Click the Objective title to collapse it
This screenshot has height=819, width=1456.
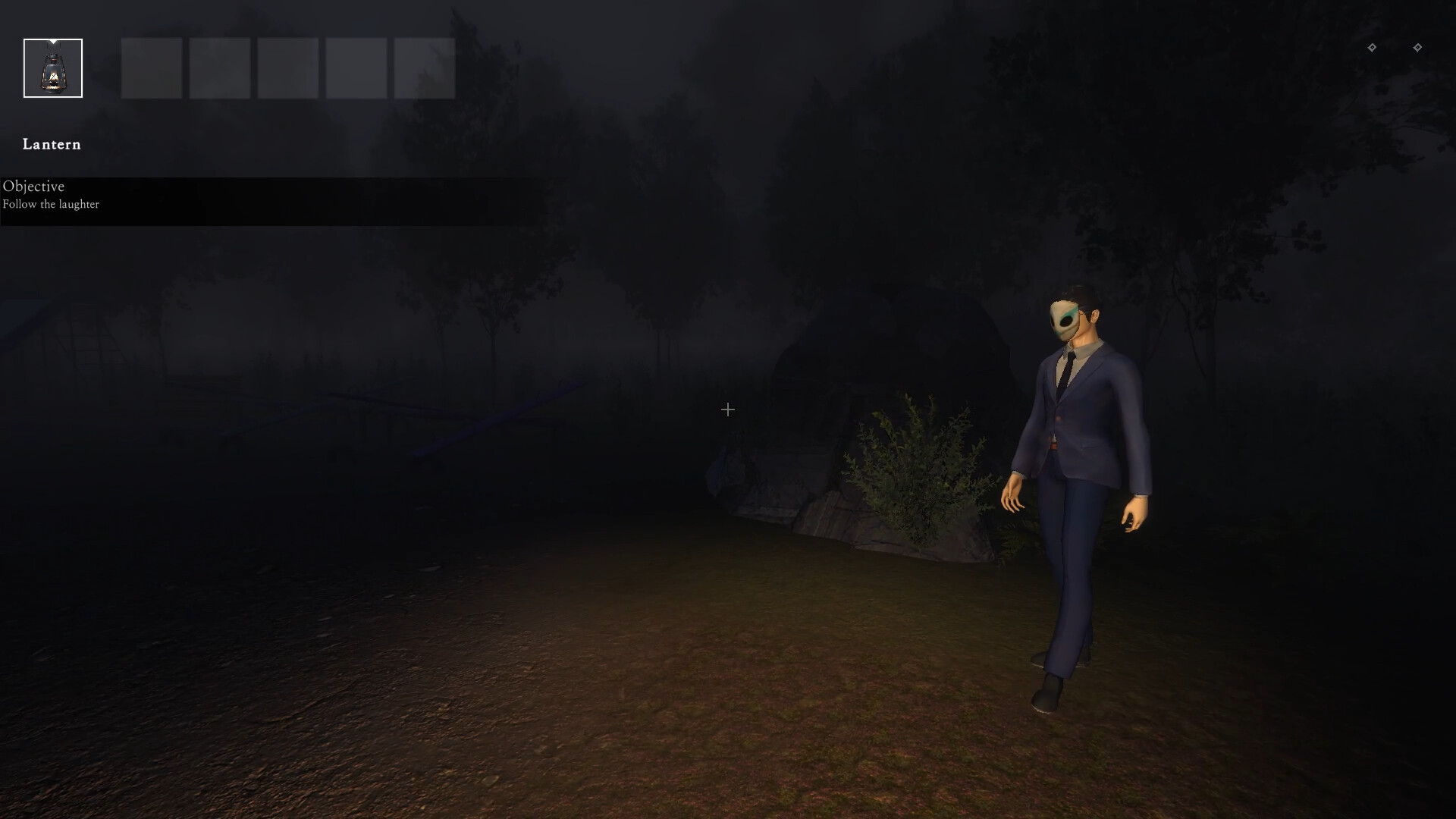point(33,187)
